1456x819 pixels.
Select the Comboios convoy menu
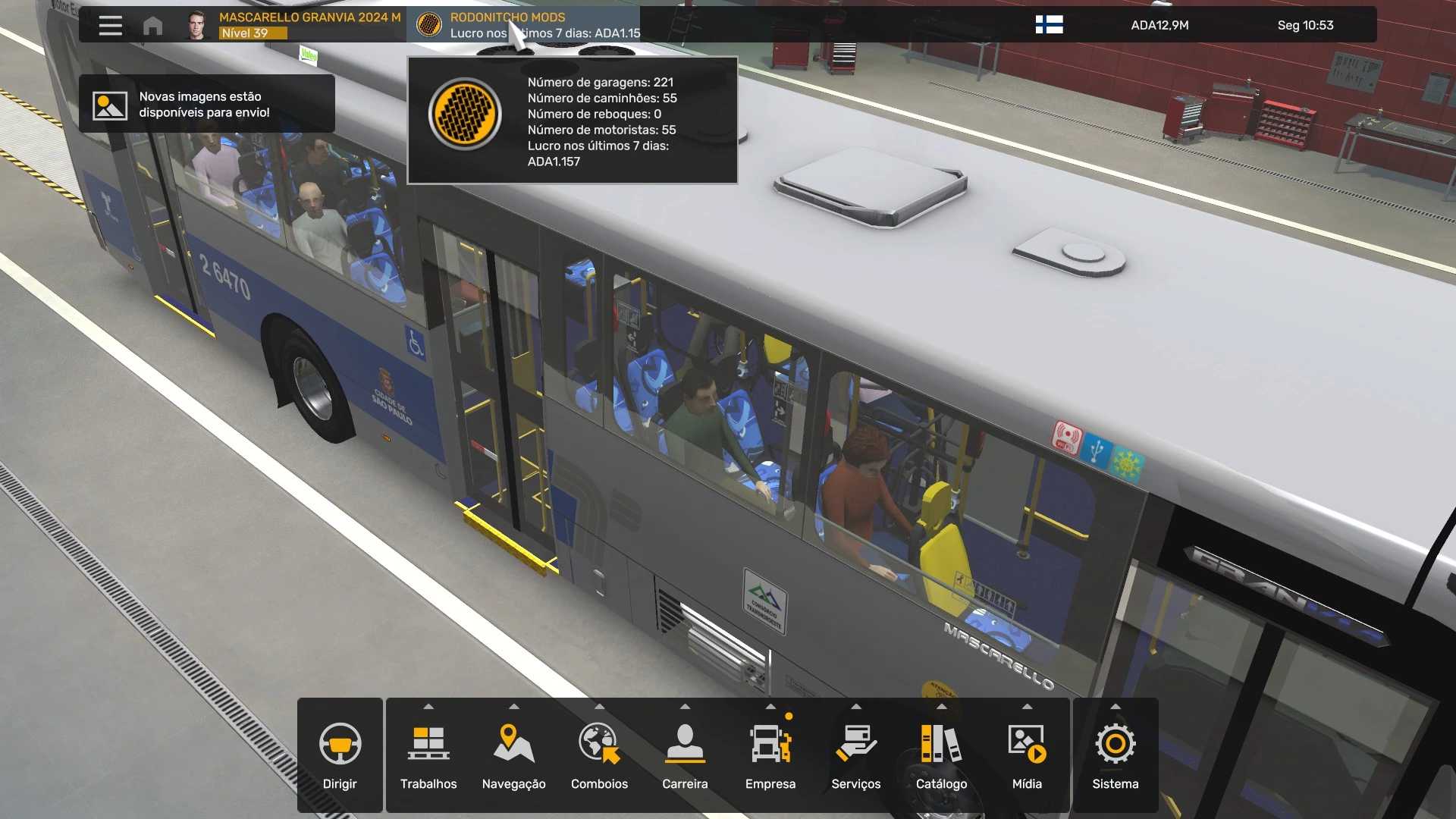pyautogui.click(x=599, y=755)
